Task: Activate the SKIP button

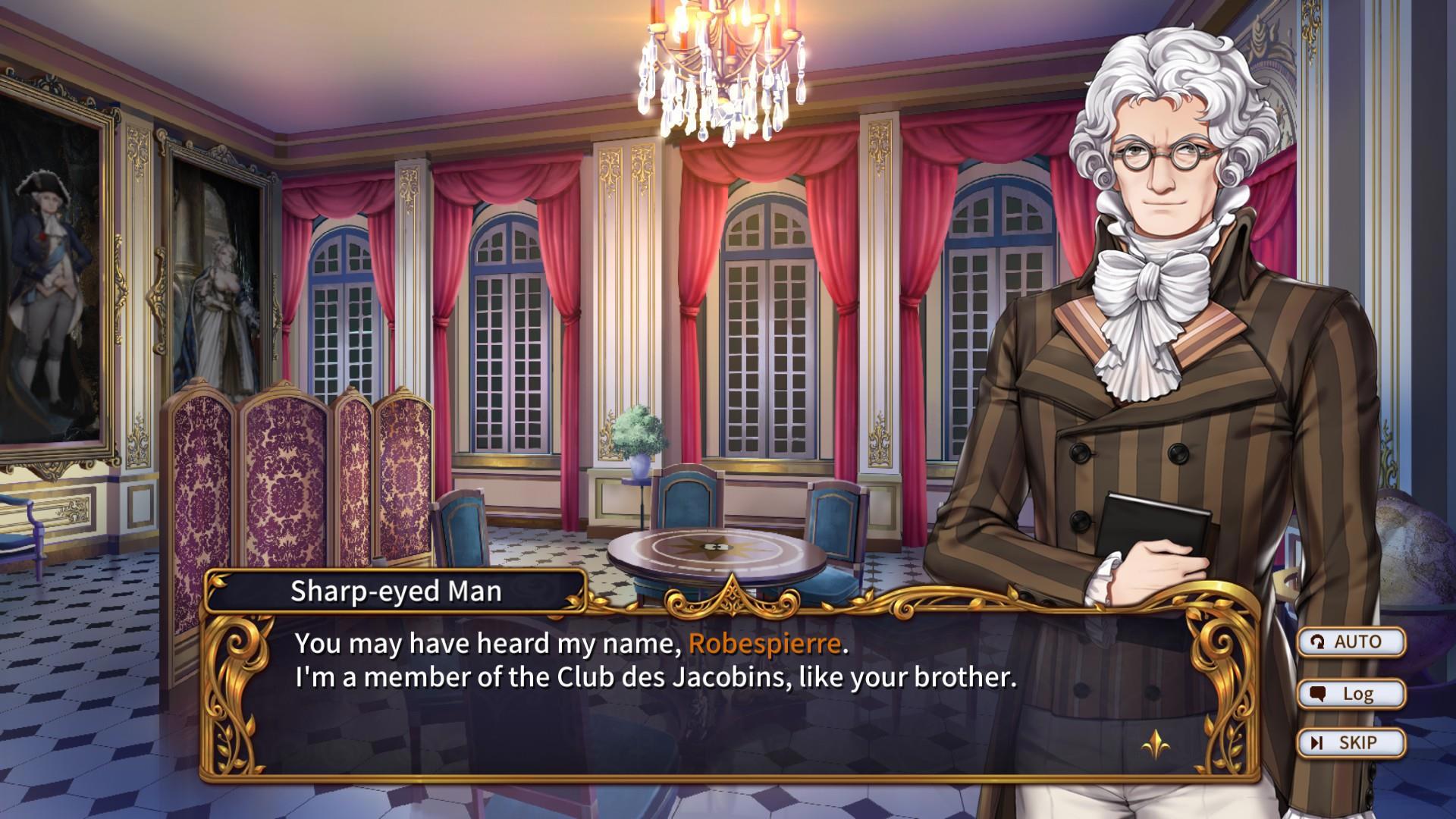Action: [1351, 743]
